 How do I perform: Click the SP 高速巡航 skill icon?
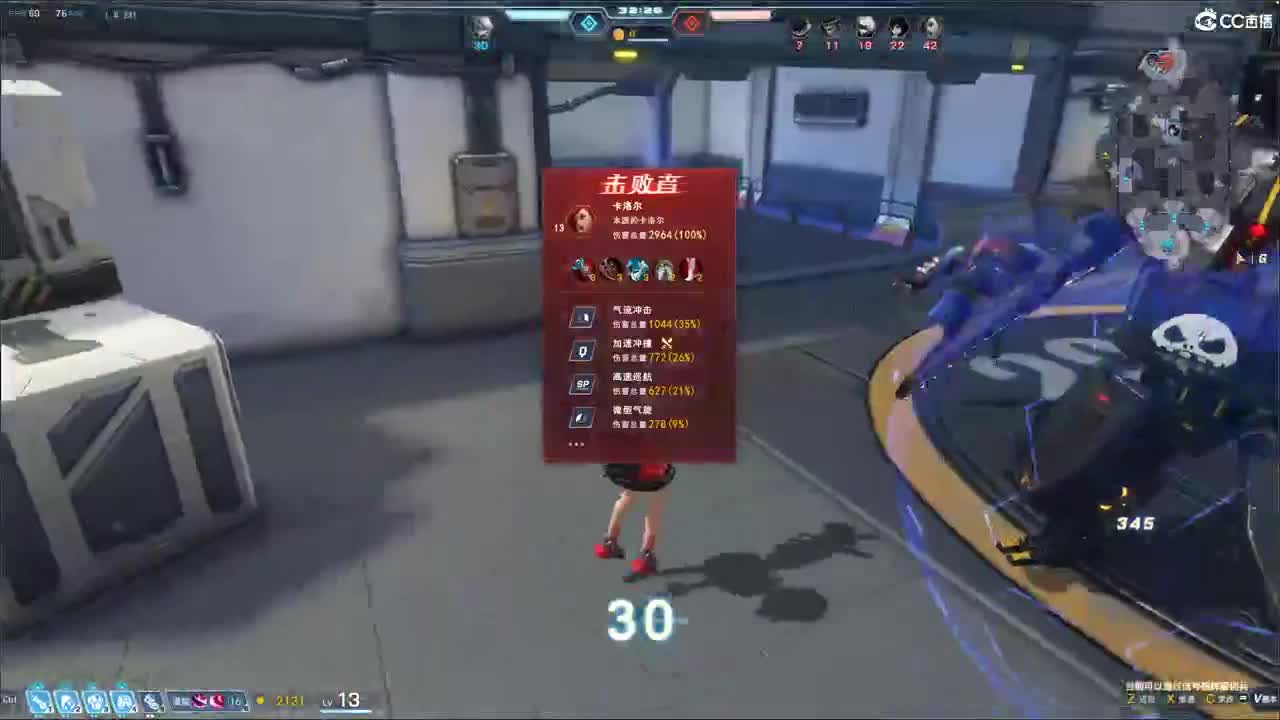tap(582, 382)
